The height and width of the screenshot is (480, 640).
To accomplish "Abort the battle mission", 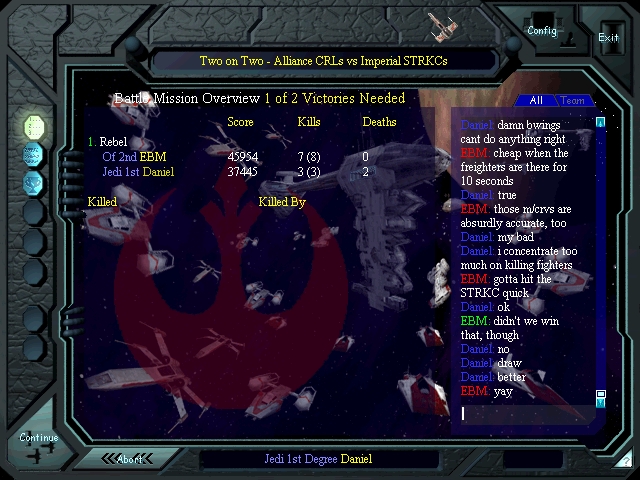I will pos(130,459).
